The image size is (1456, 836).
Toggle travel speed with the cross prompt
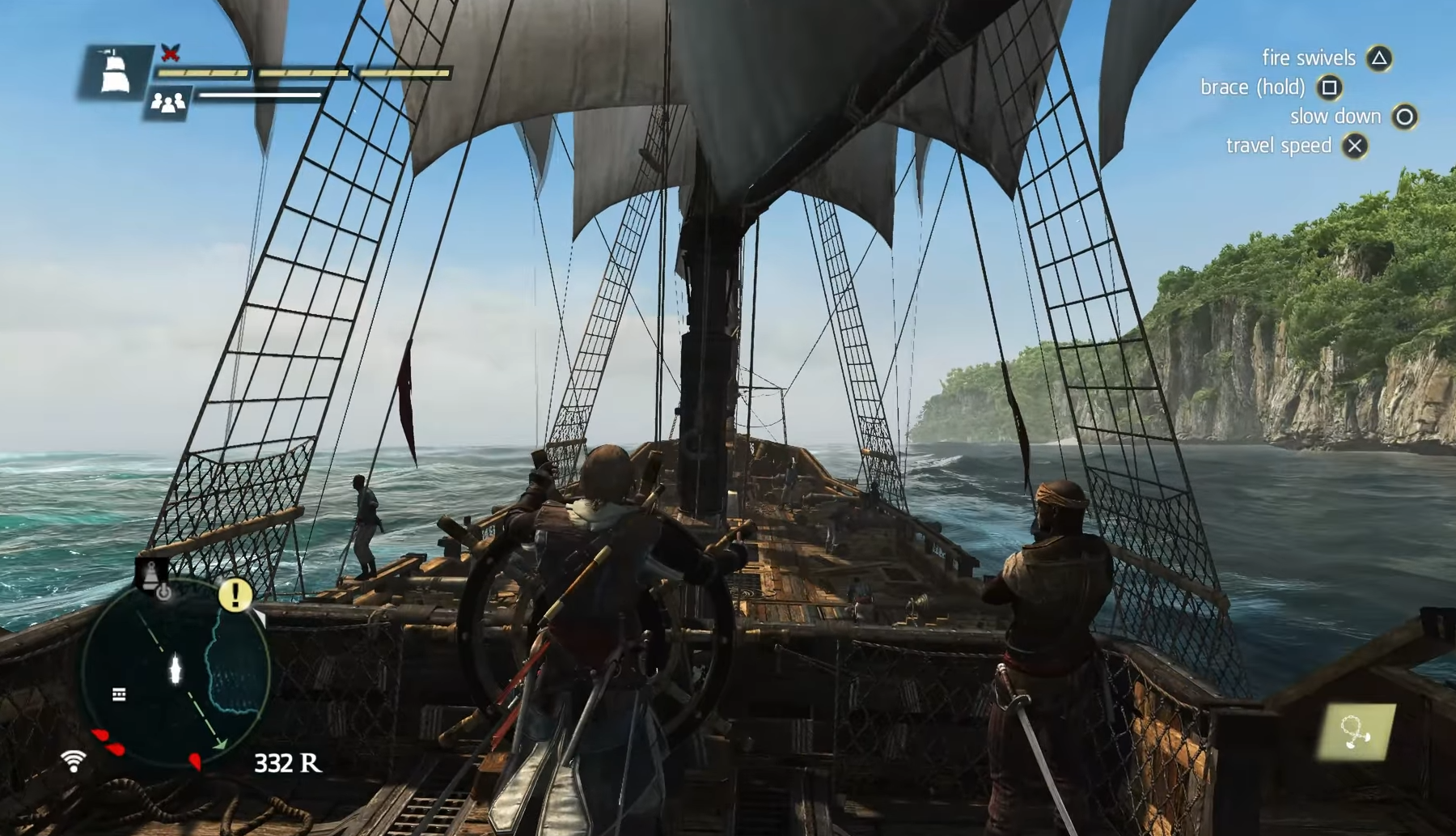point(1355,146)
